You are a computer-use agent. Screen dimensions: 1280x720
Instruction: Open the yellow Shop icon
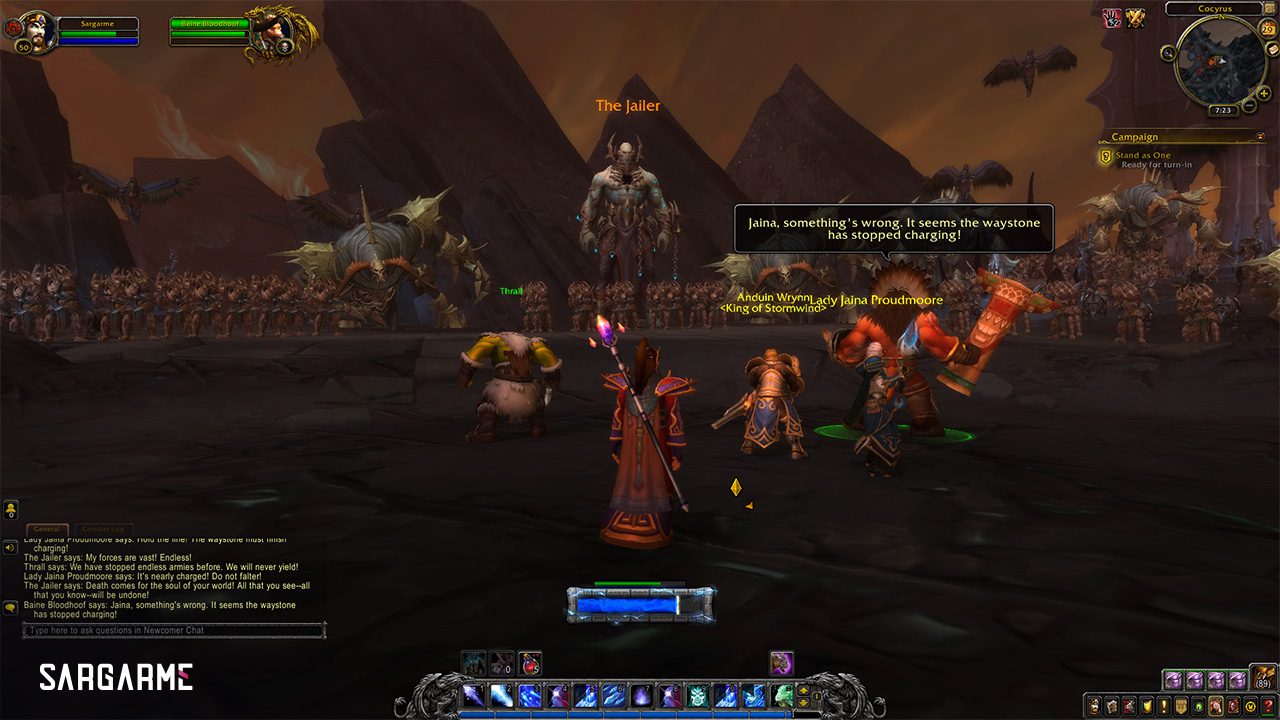tap(1250, 706)
